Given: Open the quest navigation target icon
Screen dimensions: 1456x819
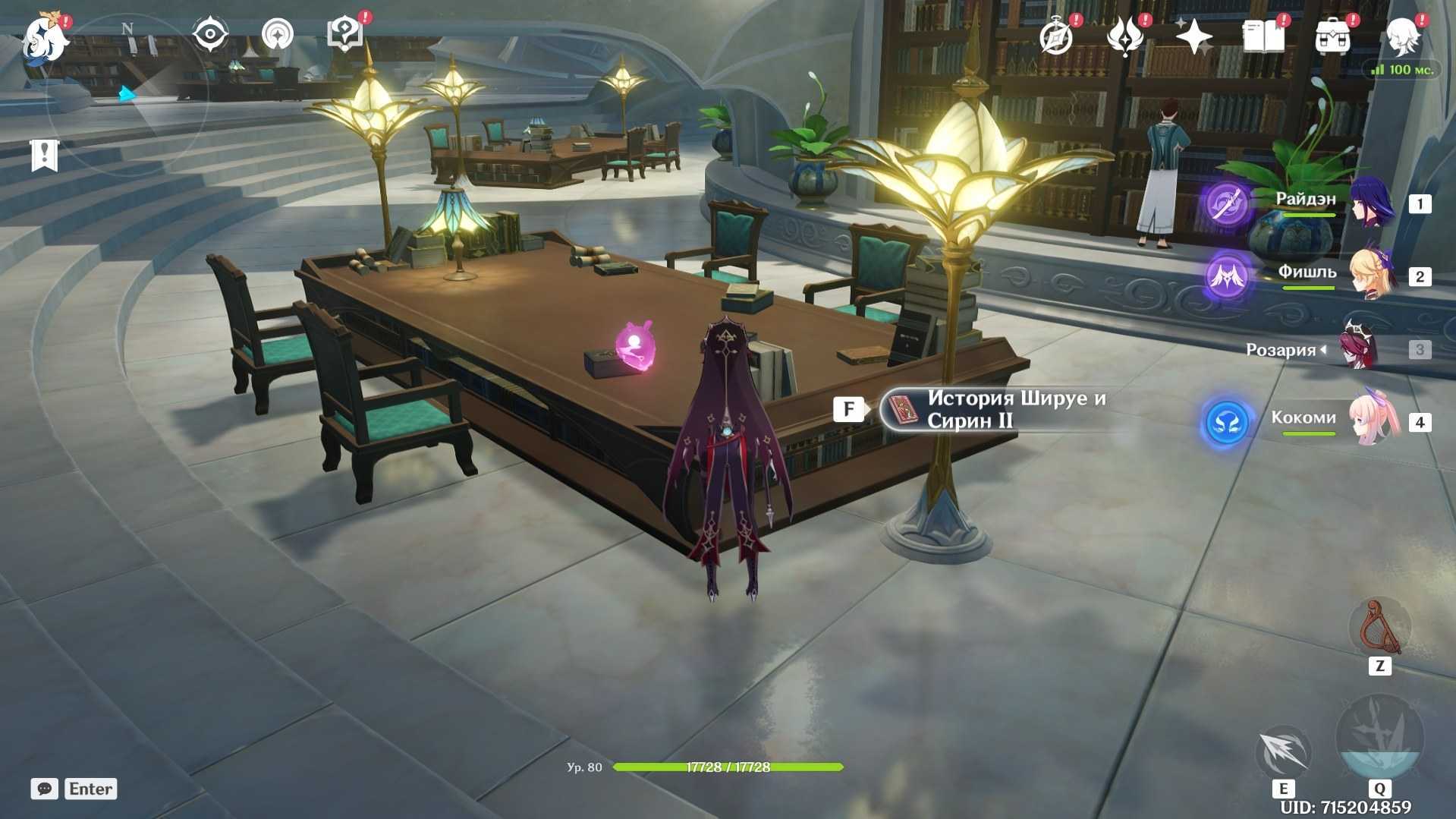Looking at the screenshot, I should coord(277,35).
